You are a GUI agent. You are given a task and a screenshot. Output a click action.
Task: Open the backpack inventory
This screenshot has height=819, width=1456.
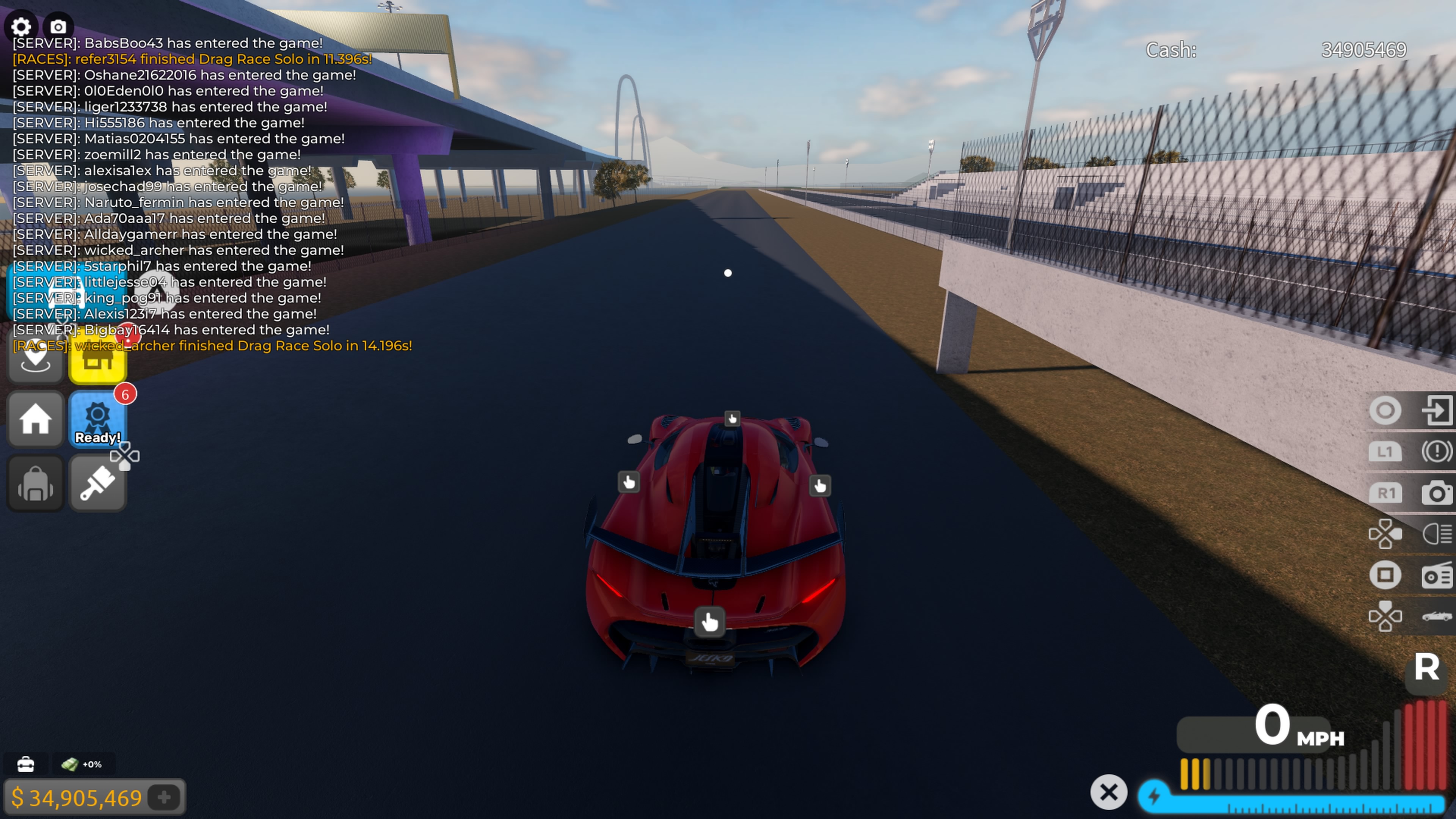(x=36, y=483)
